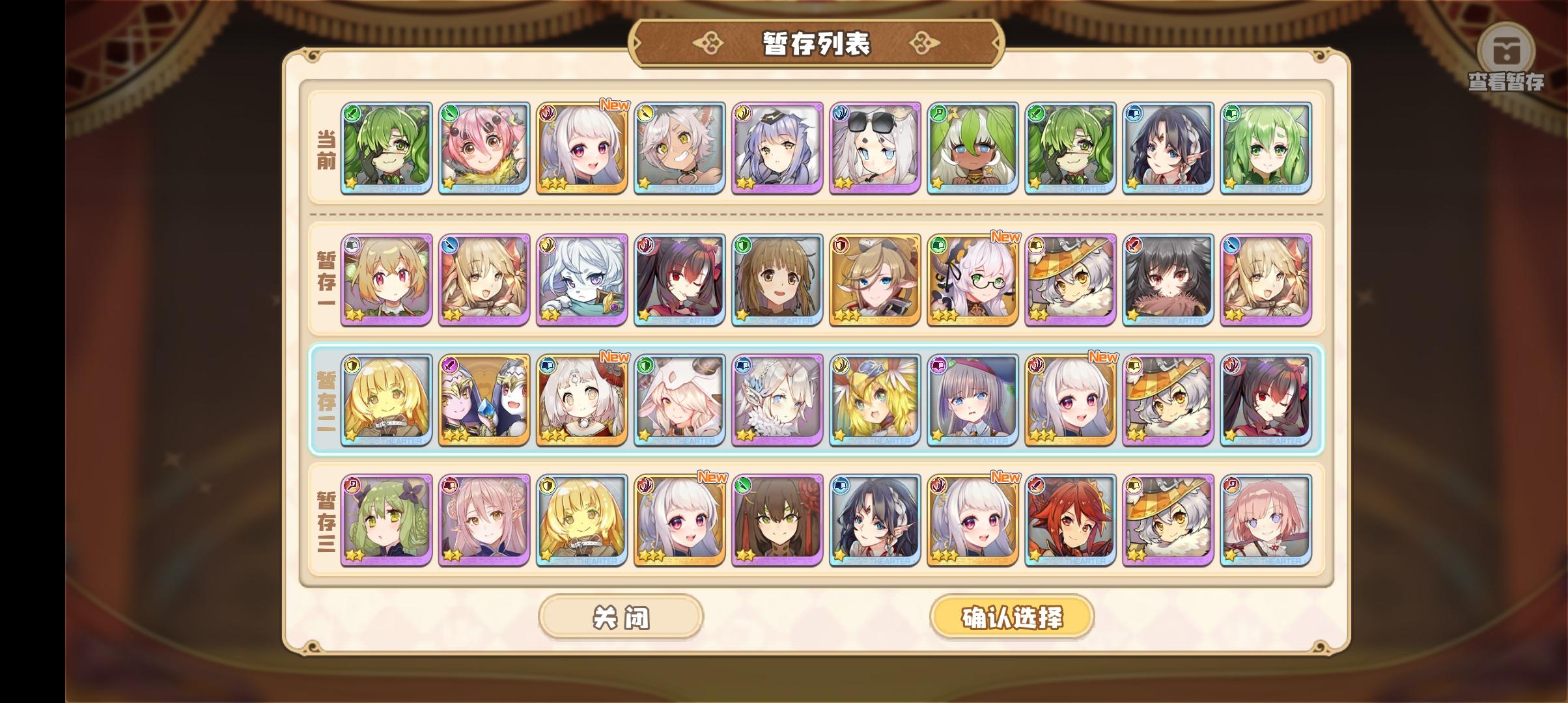1568x703 pixels.
Task: Click the New badge on the glasses girl in 暂存一
Action: click(x=1006, y=238)
